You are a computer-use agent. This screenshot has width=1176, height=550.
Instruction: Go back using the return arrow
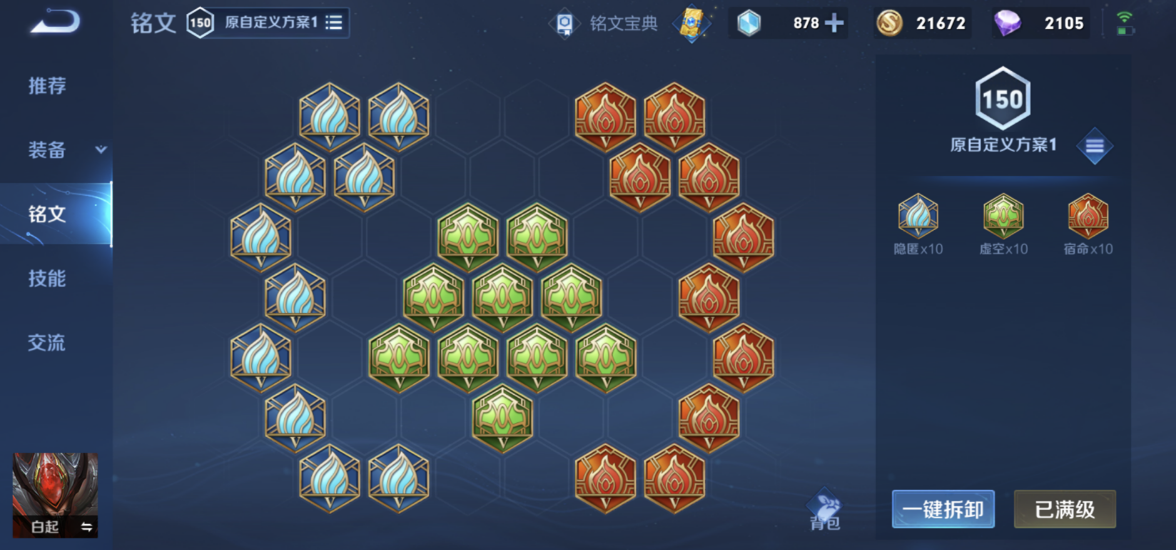click(55, 22)
